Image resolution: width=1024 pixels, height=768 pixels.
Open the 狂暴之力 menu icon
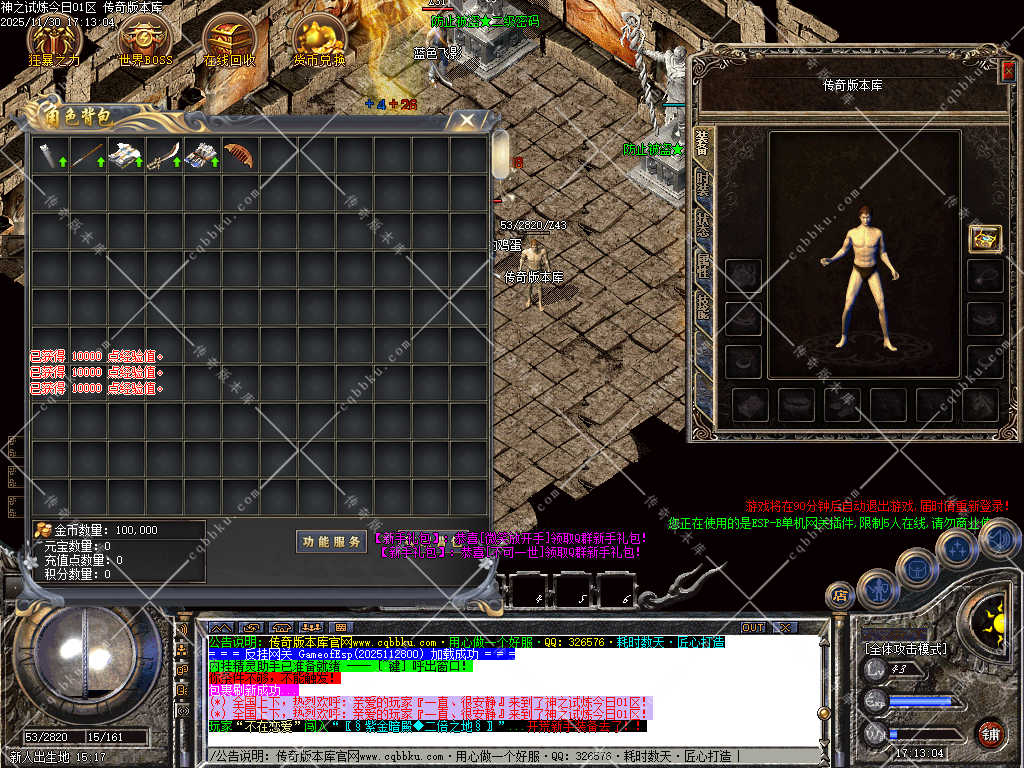55,38
